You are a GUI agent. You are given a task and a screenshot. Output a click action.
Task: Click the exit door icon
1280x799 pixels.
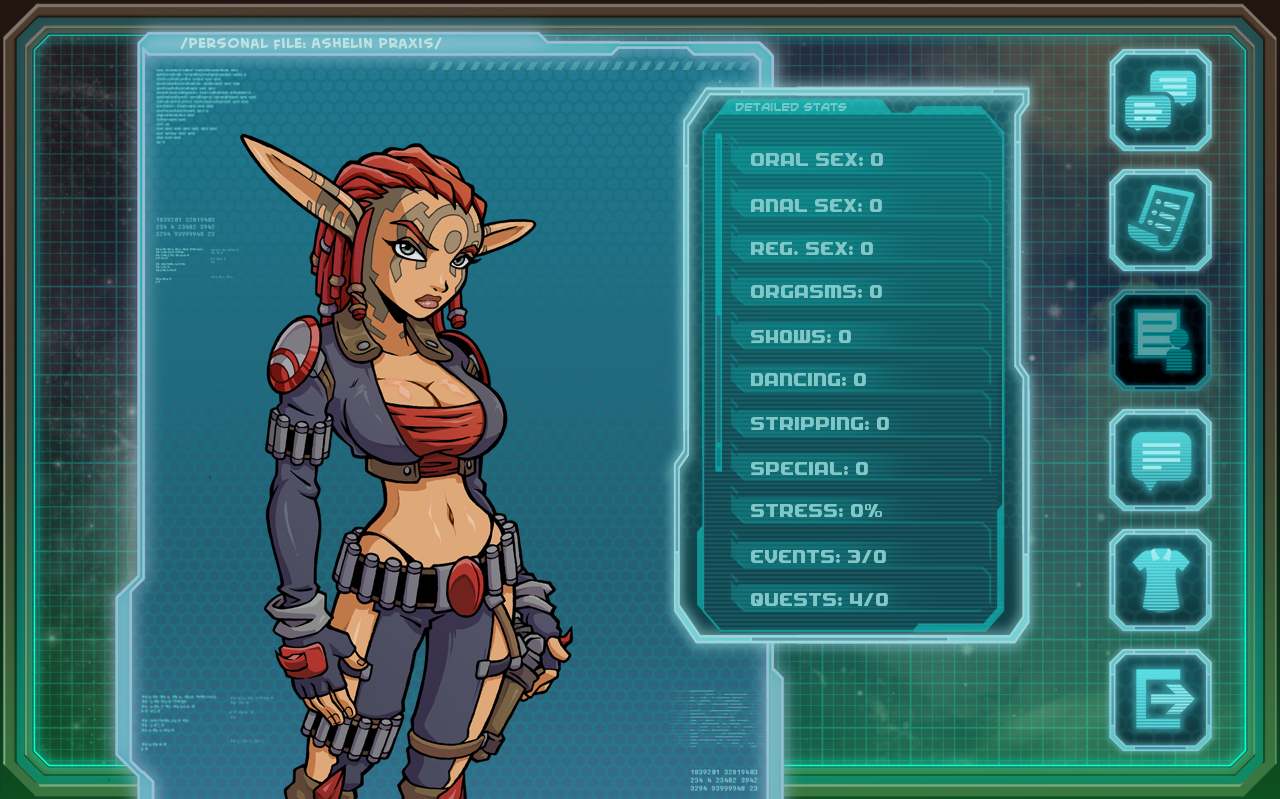(1159, 700)
